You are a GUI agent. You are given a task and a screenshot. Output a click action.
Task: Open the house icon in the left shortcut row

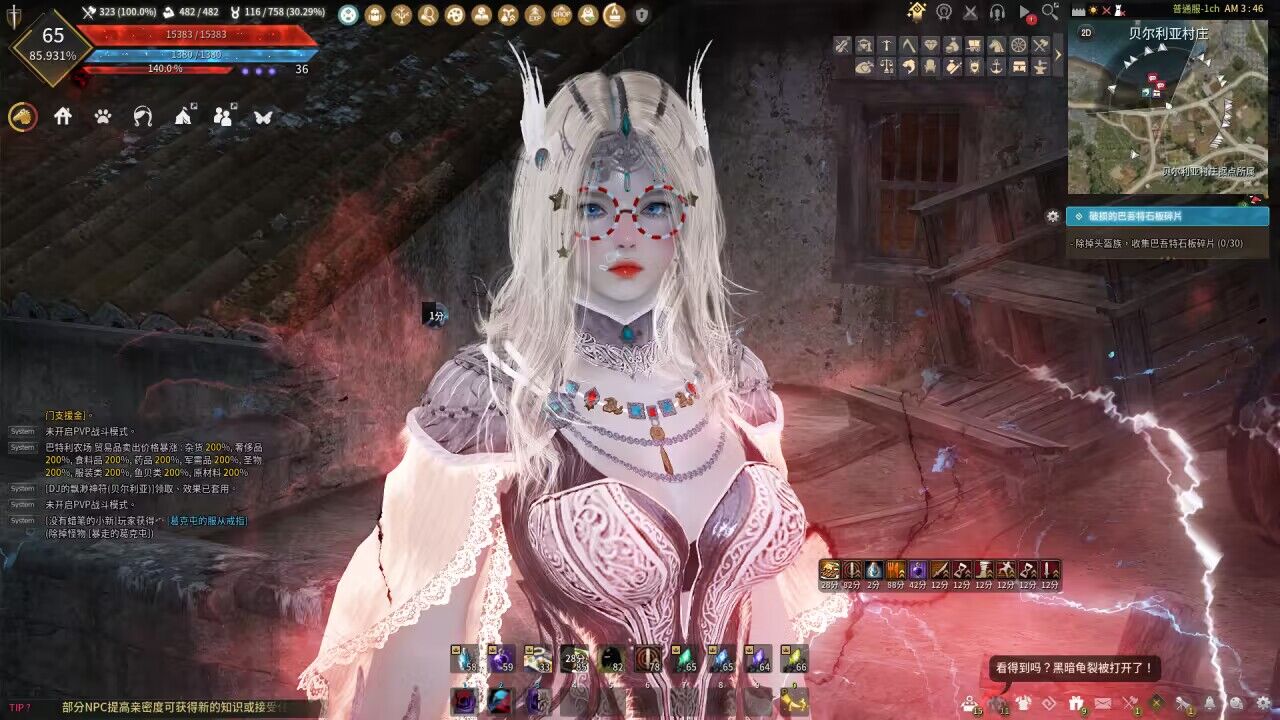click(x=63, y=117)
